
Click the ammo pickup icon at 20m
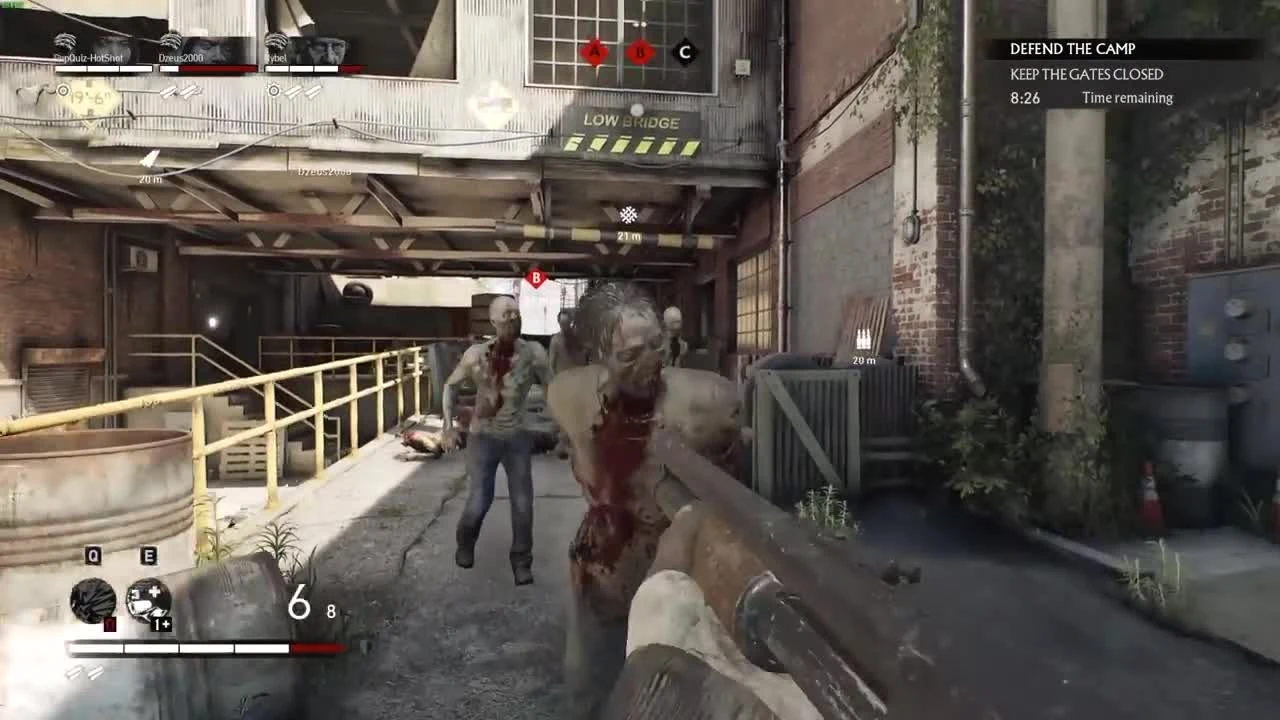tap(861, 338)
